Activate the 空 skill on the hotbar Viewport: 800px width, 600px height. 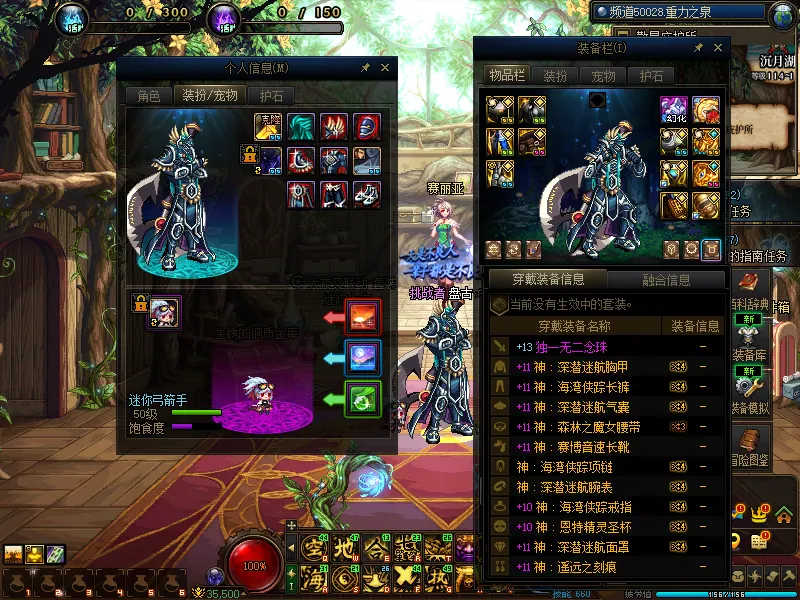314,548
